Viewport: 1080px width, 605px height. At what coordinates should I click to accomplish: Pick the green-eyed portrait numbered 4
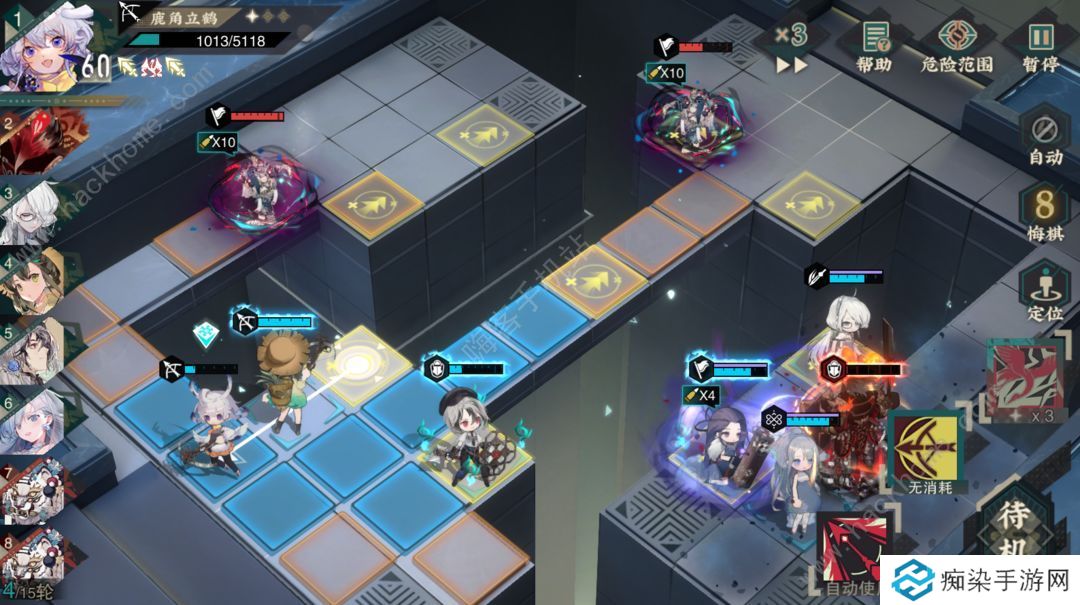coord(35,281)
